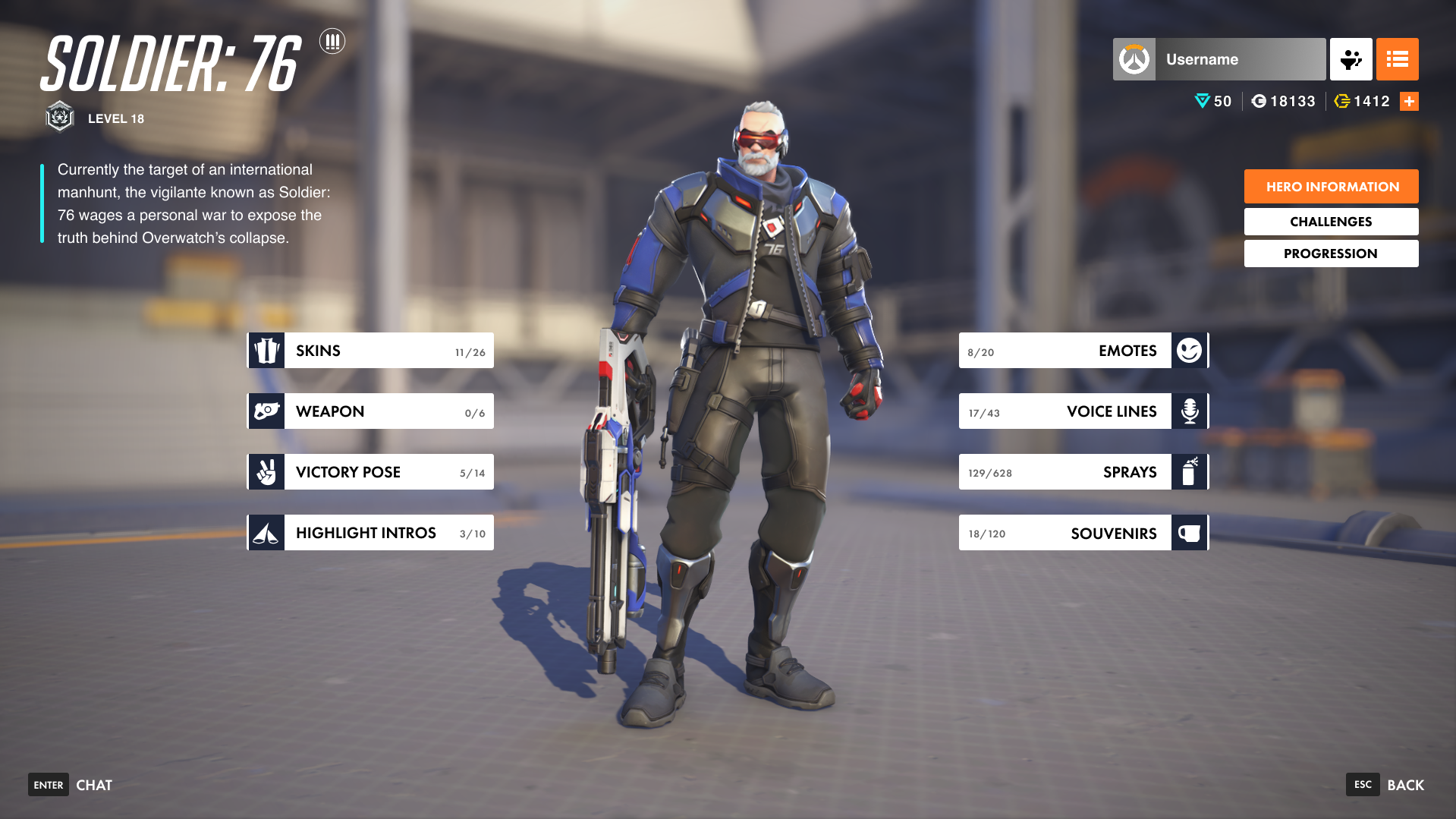1456x819 pixels.
Task: Switch to the Challenges tab
Action: click(x=1331, y=222)
